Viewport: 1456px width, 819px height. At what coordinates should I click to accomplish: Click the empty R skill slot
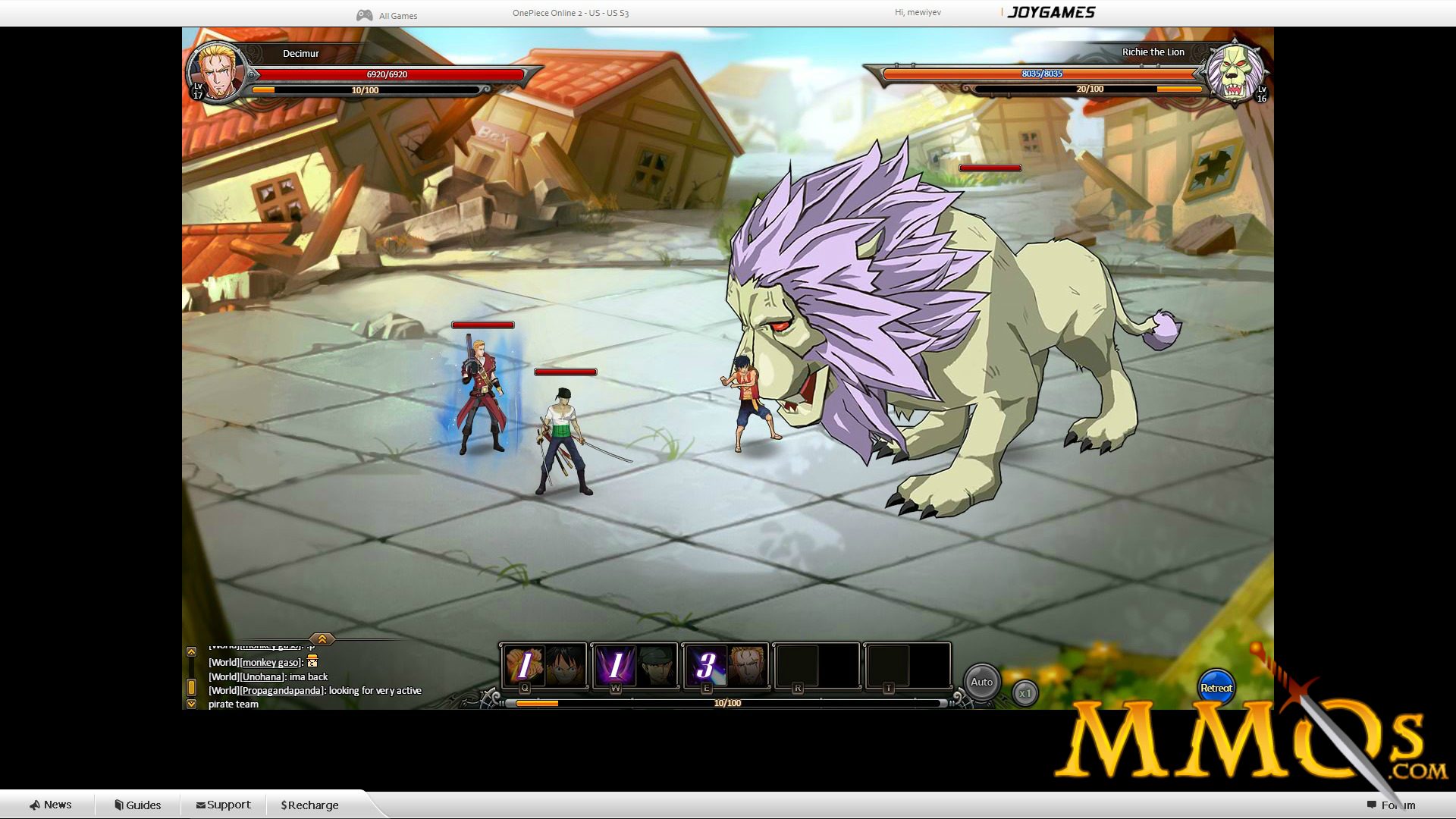799,665
